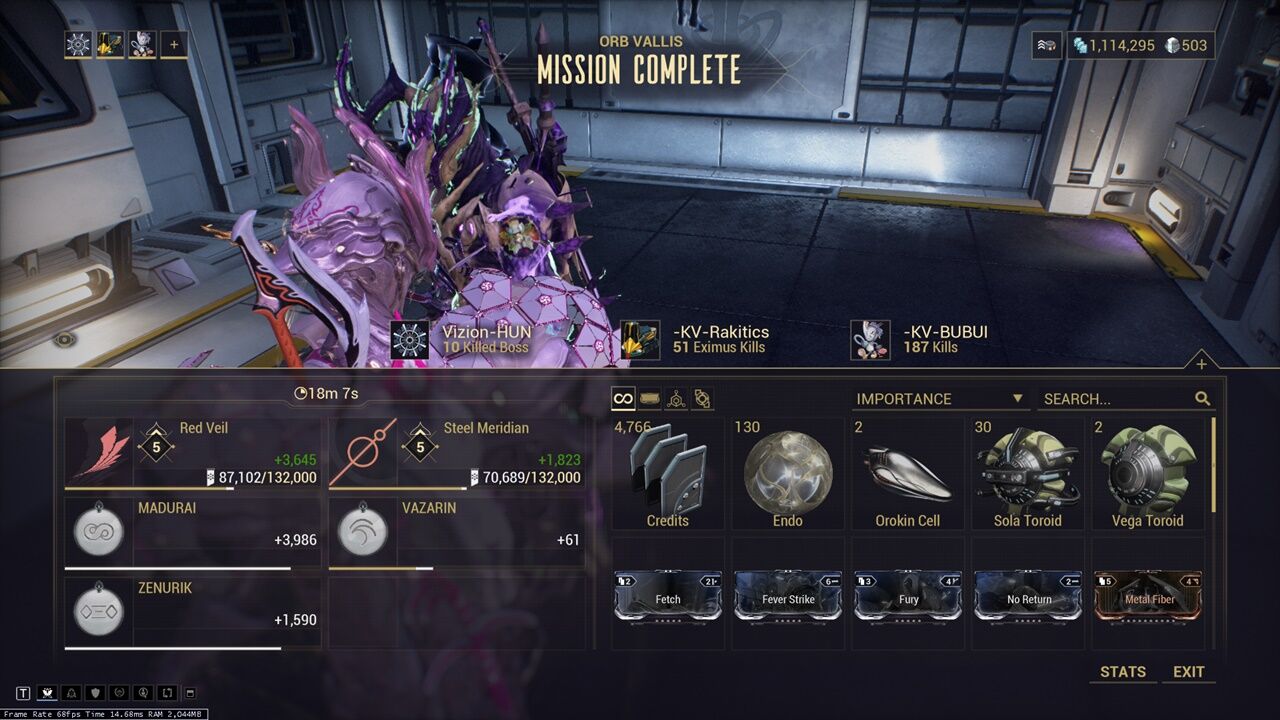This screenshot has width=1280, height=720.
Task: Select the Red Veil syndicate standing row
Action: click(193, 453)
